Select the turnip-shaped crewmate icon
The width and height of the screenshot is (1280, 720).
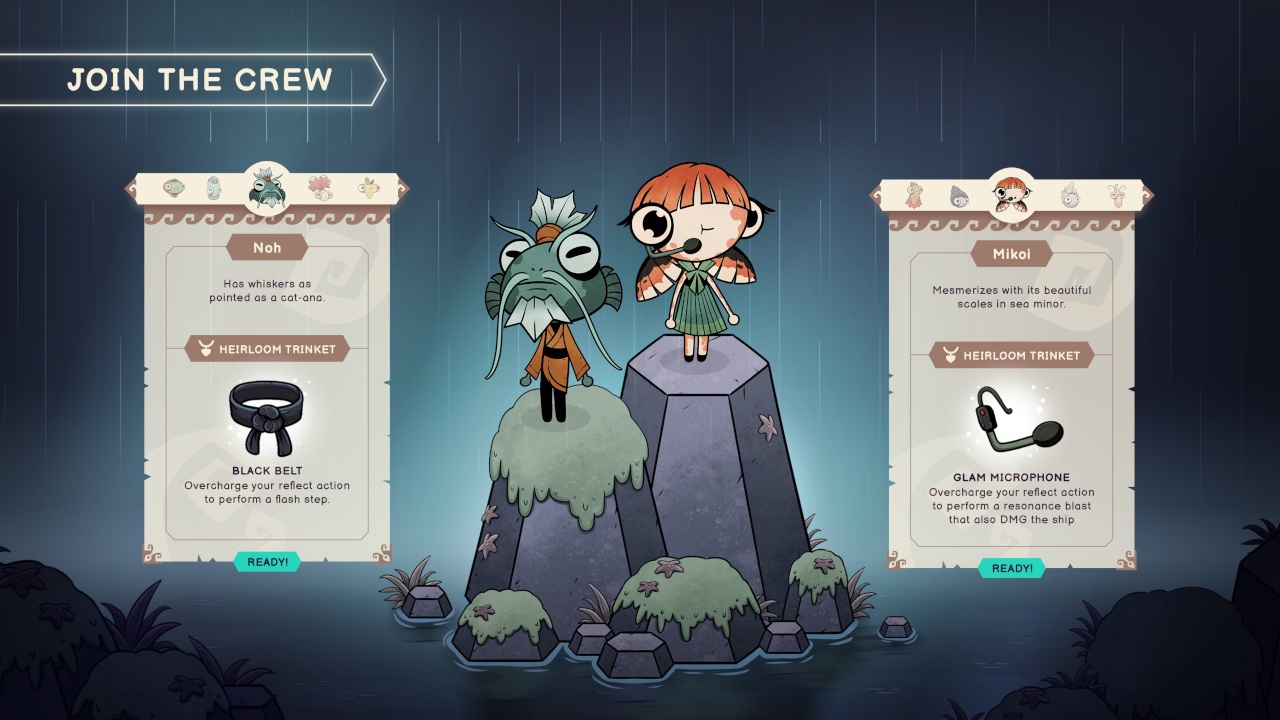click(370, 188)
